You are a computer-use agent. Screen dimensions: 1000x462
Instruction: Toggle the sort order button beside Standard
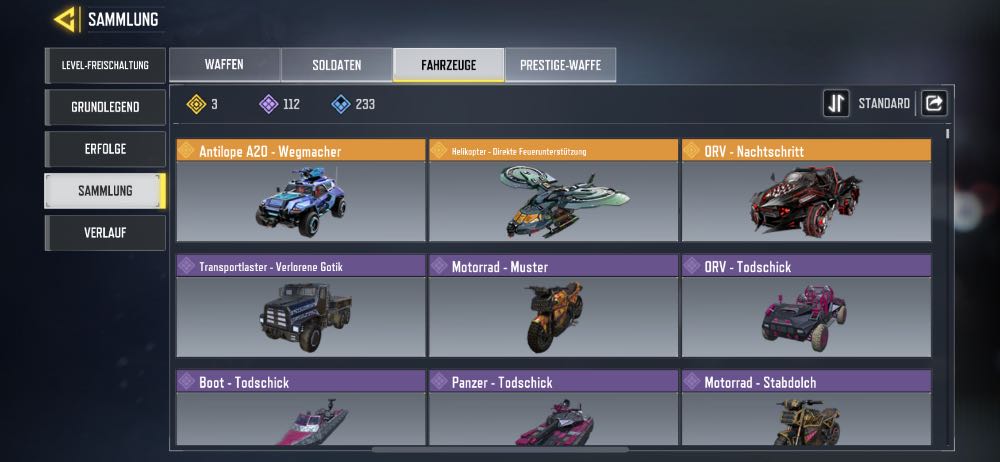coord(836,103)
